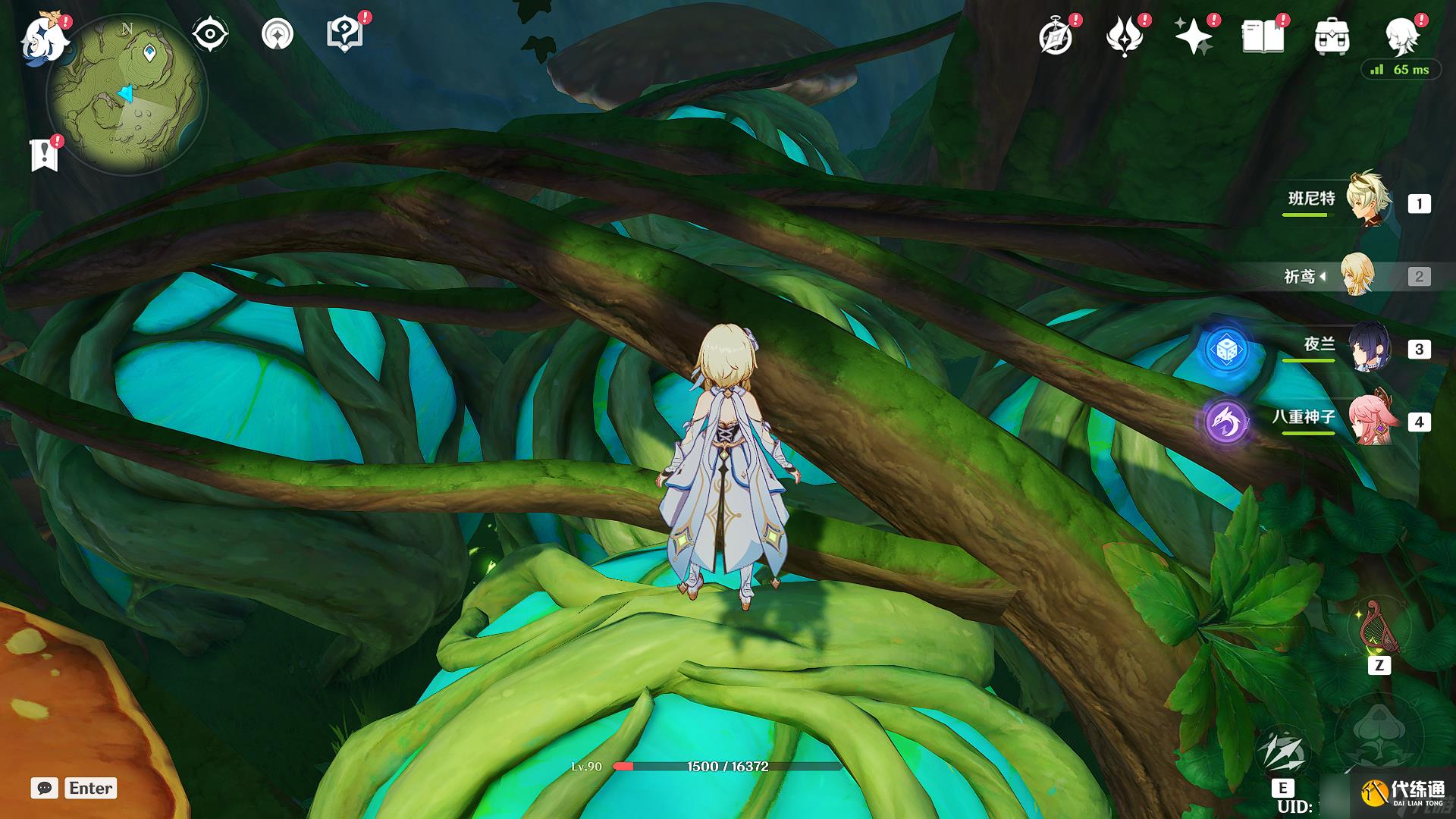
Task: Open the character screen
Action: pos(1401,36)
